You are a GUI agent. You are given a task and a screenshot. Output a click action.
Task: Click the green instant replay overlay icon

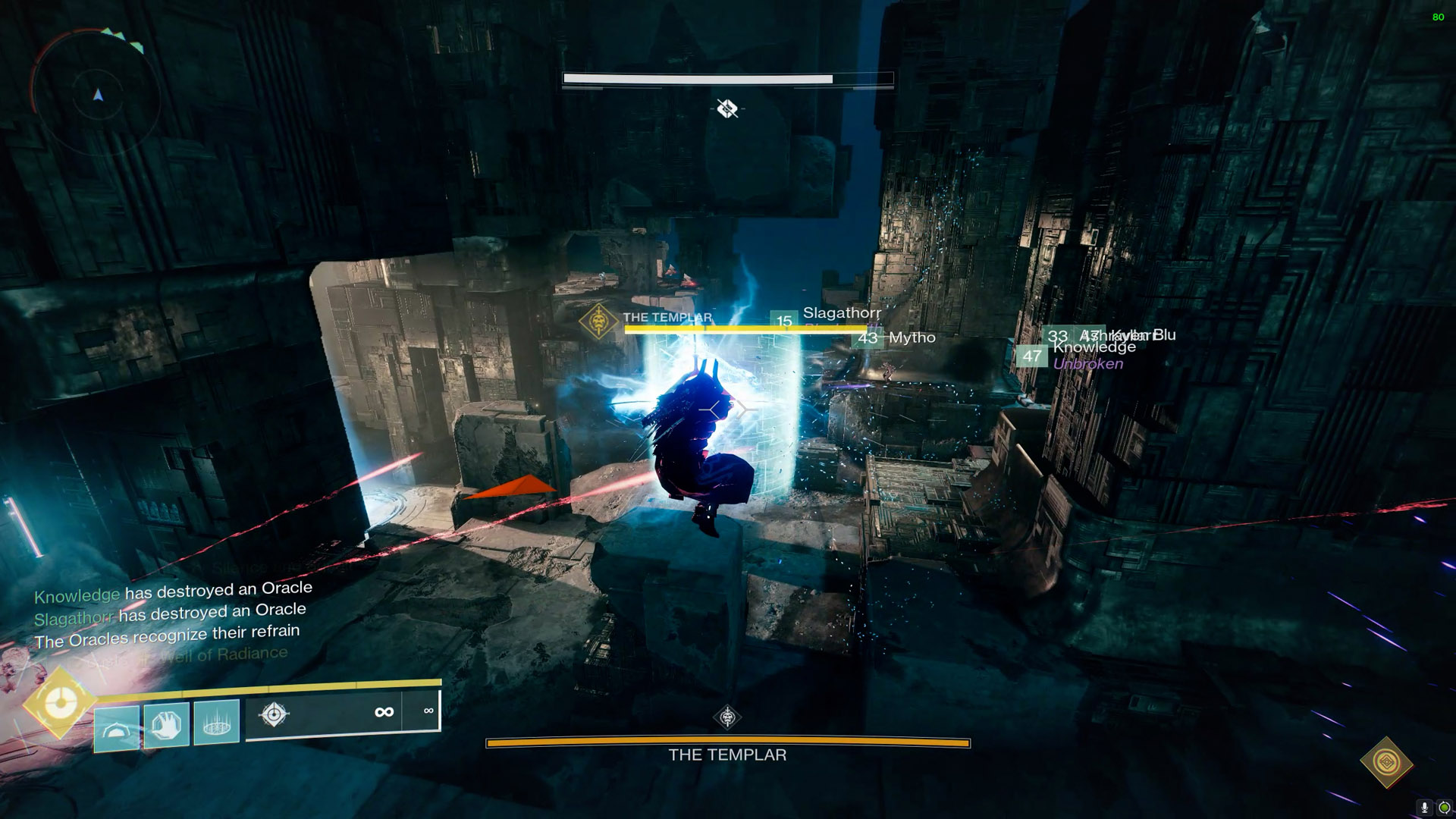click(1444, 808)
